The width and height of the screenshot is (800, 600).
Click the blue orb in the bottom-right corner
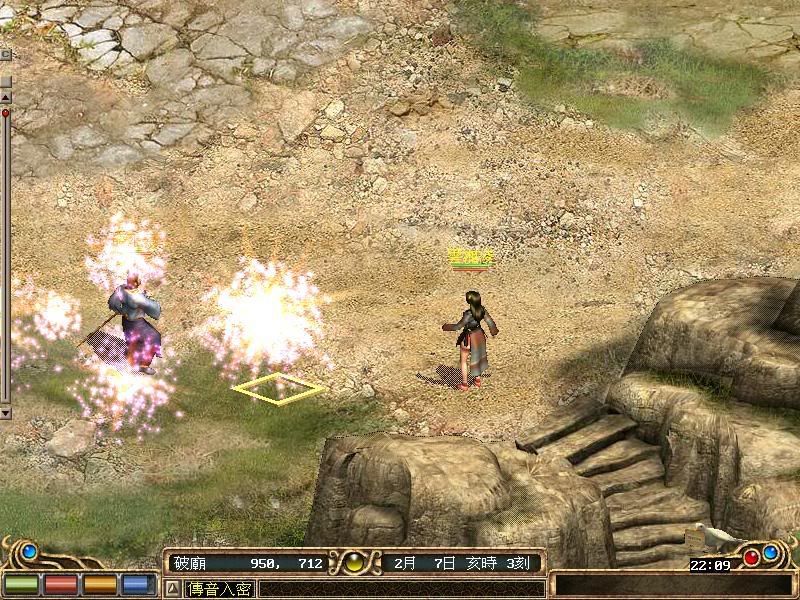pyautogui.click(x=771, y=552)
